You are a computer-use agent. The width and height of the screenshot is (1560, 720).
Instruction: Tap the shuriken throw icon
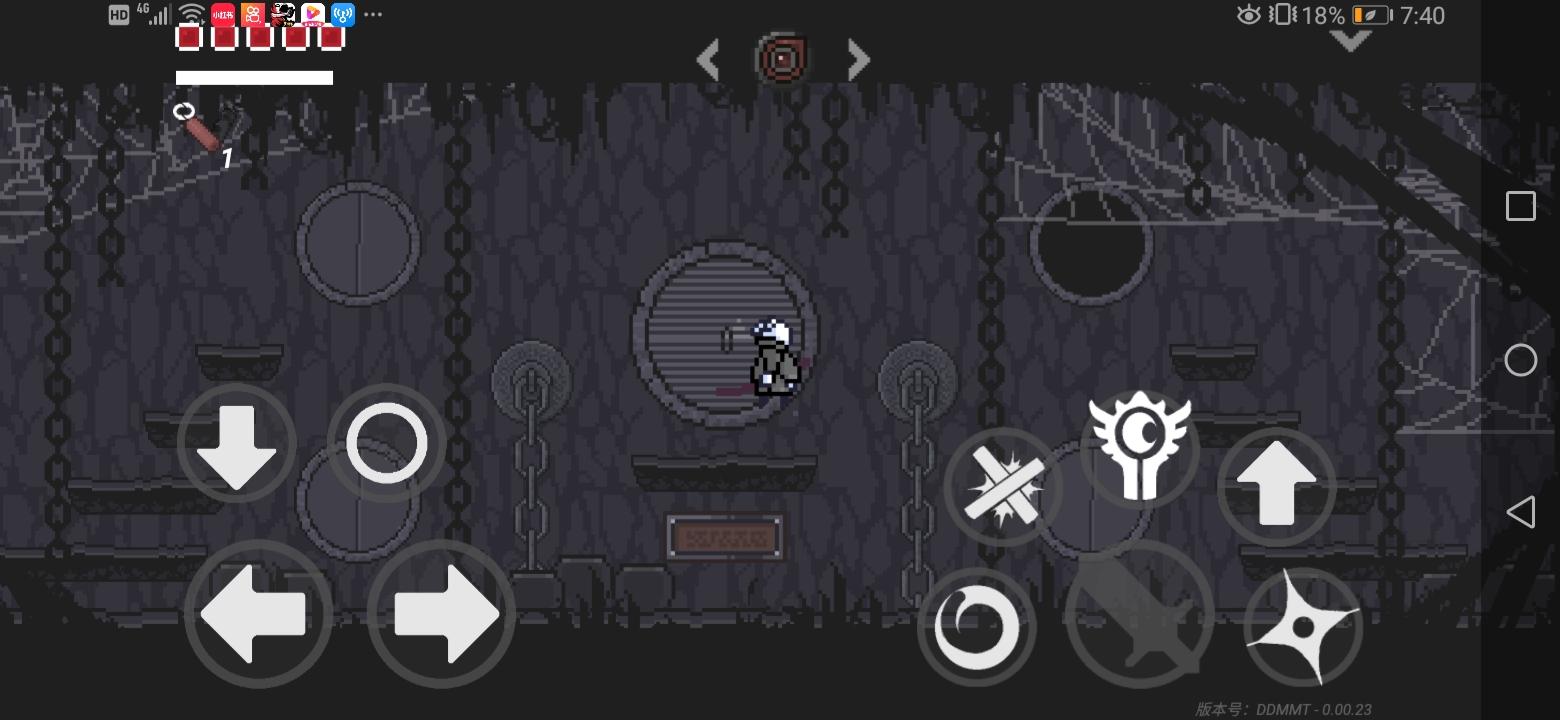[1303, 627]
